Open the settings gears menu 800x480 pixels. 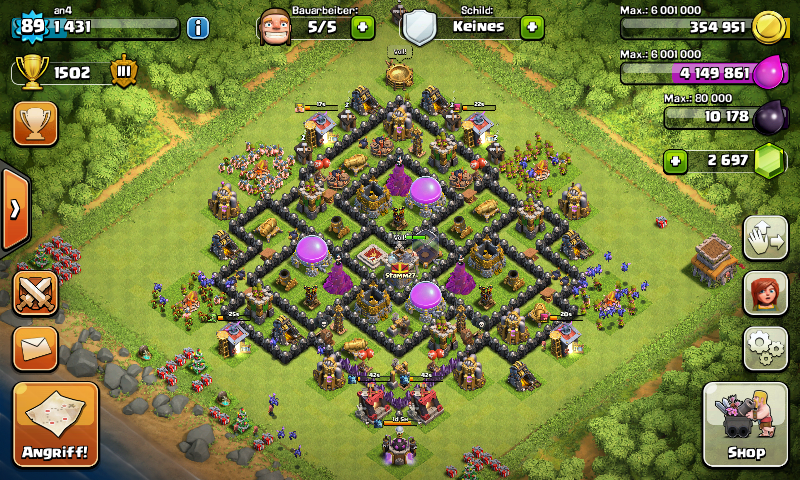coord(764,347)
